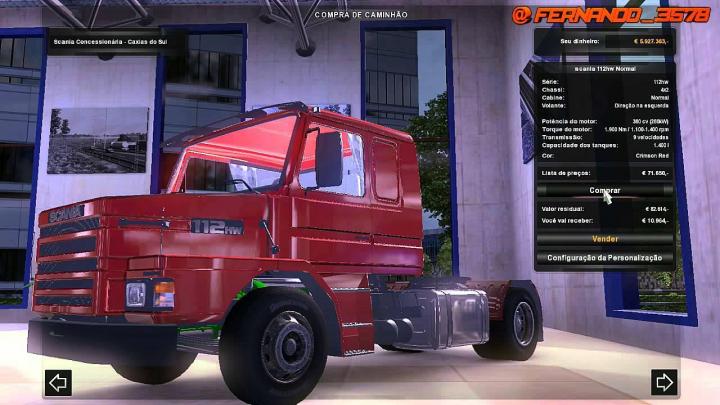The width and height of the screenshot is (720, 405).
Task: Select the Vender button to sell
Action: coord(604,239)
